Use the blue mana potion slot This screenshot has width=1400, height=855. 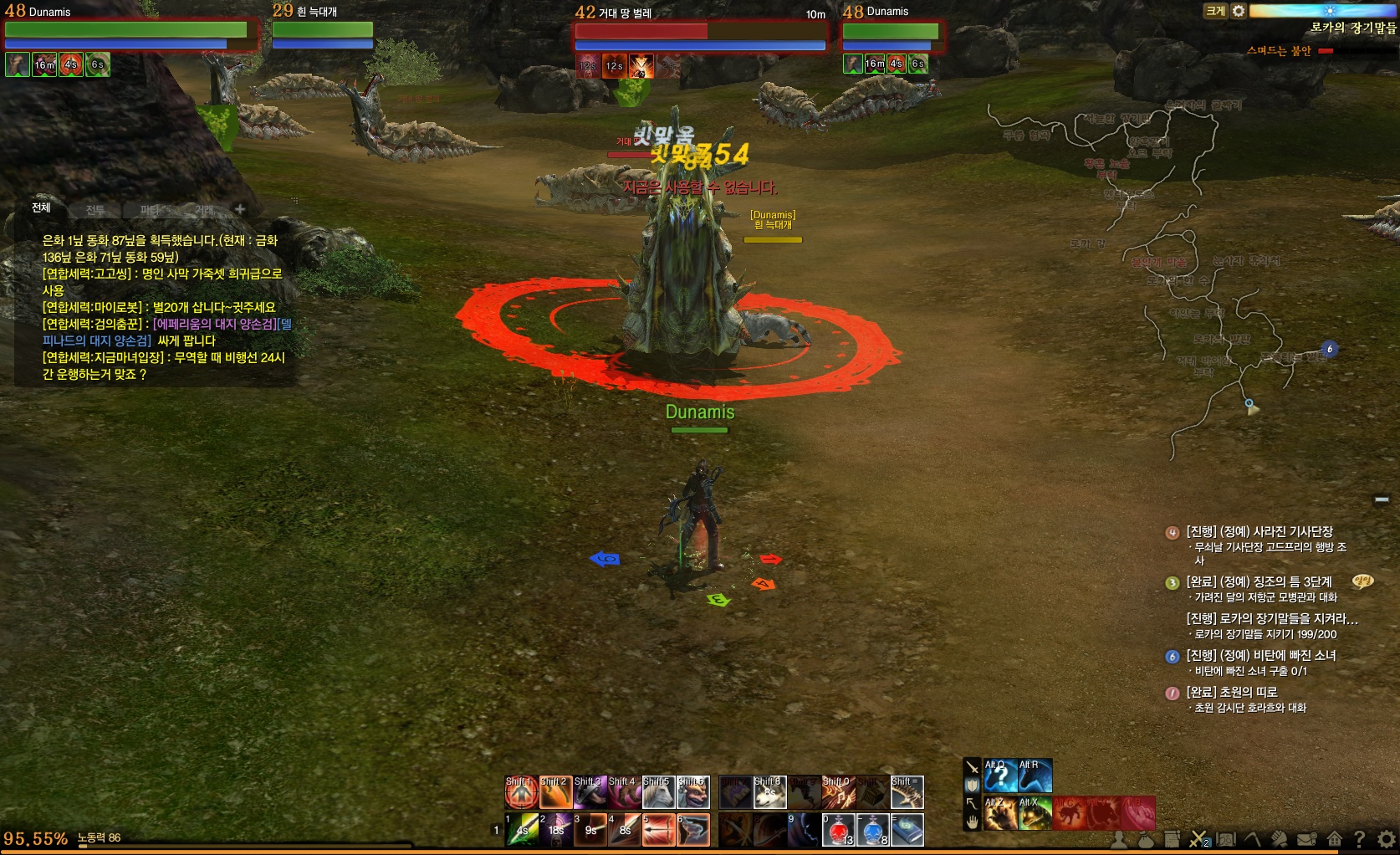click(873, 830)
